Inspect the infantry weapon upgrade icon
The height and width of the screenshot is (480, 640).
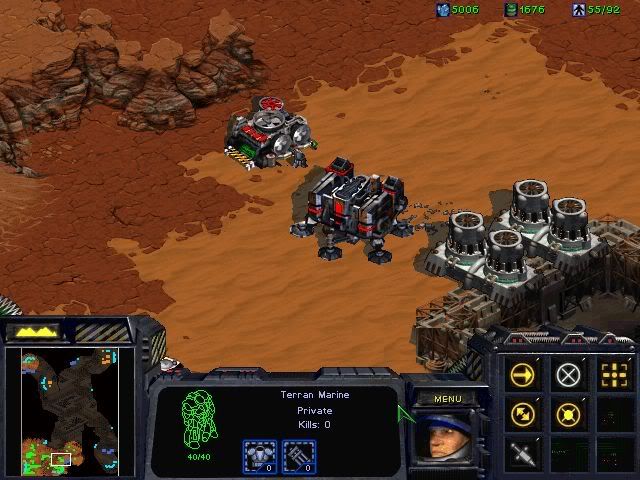click(x=299, y=456)
